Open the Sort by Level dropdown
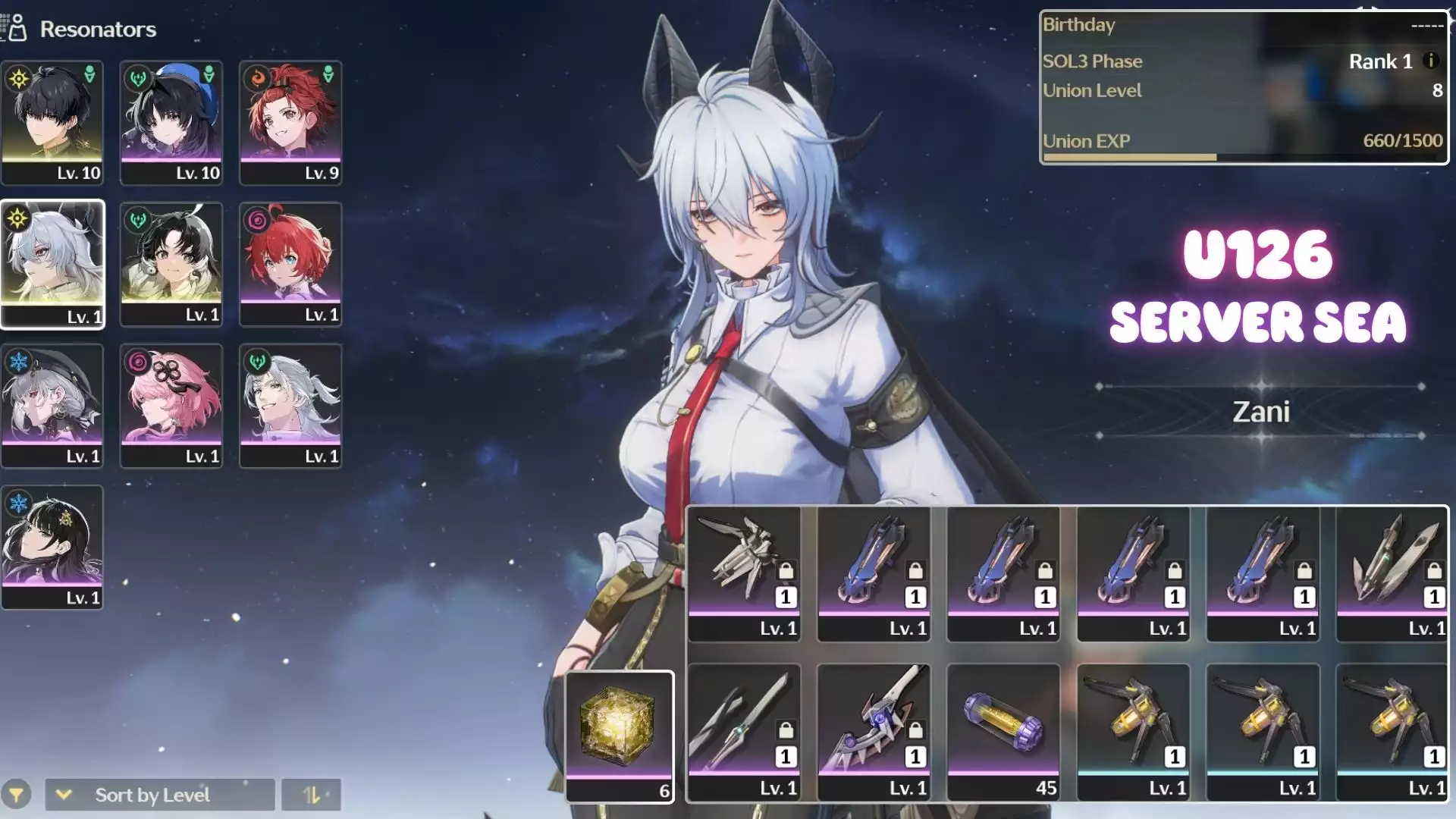The image size is (1456, 819). click(x=160, y=795)
